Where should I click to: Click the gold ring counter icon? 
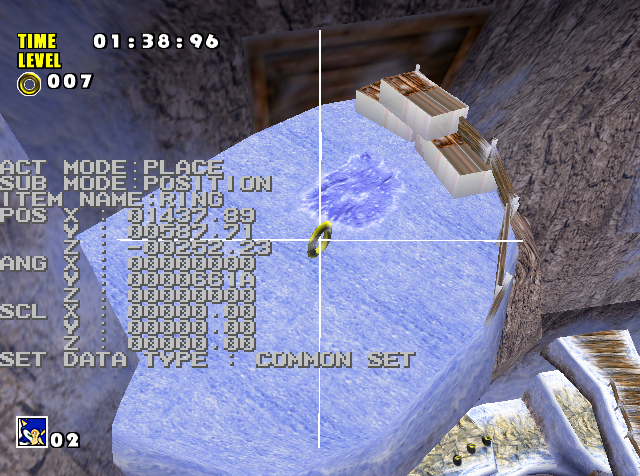coord(28,82)
